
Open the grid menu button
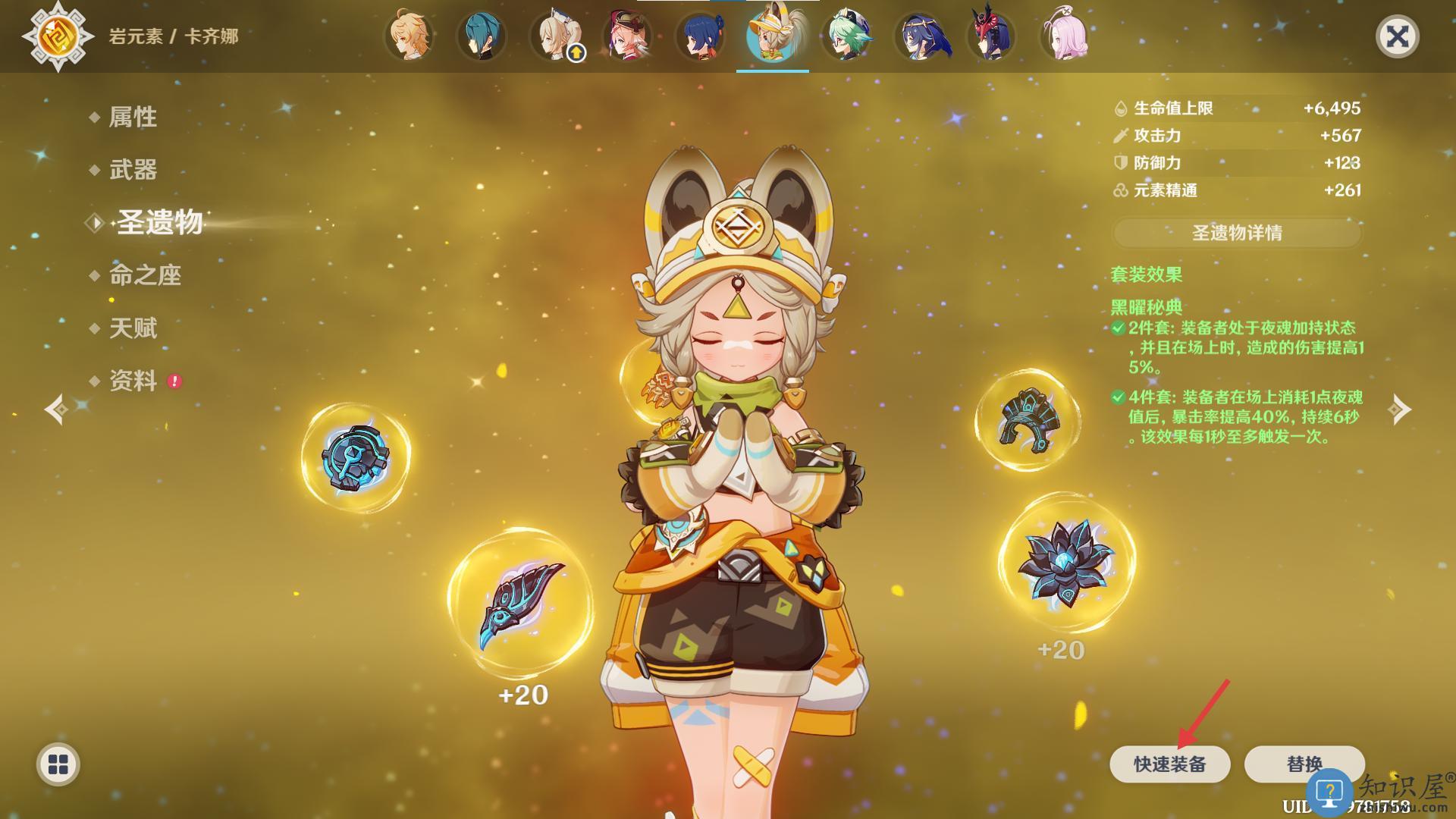58,764
